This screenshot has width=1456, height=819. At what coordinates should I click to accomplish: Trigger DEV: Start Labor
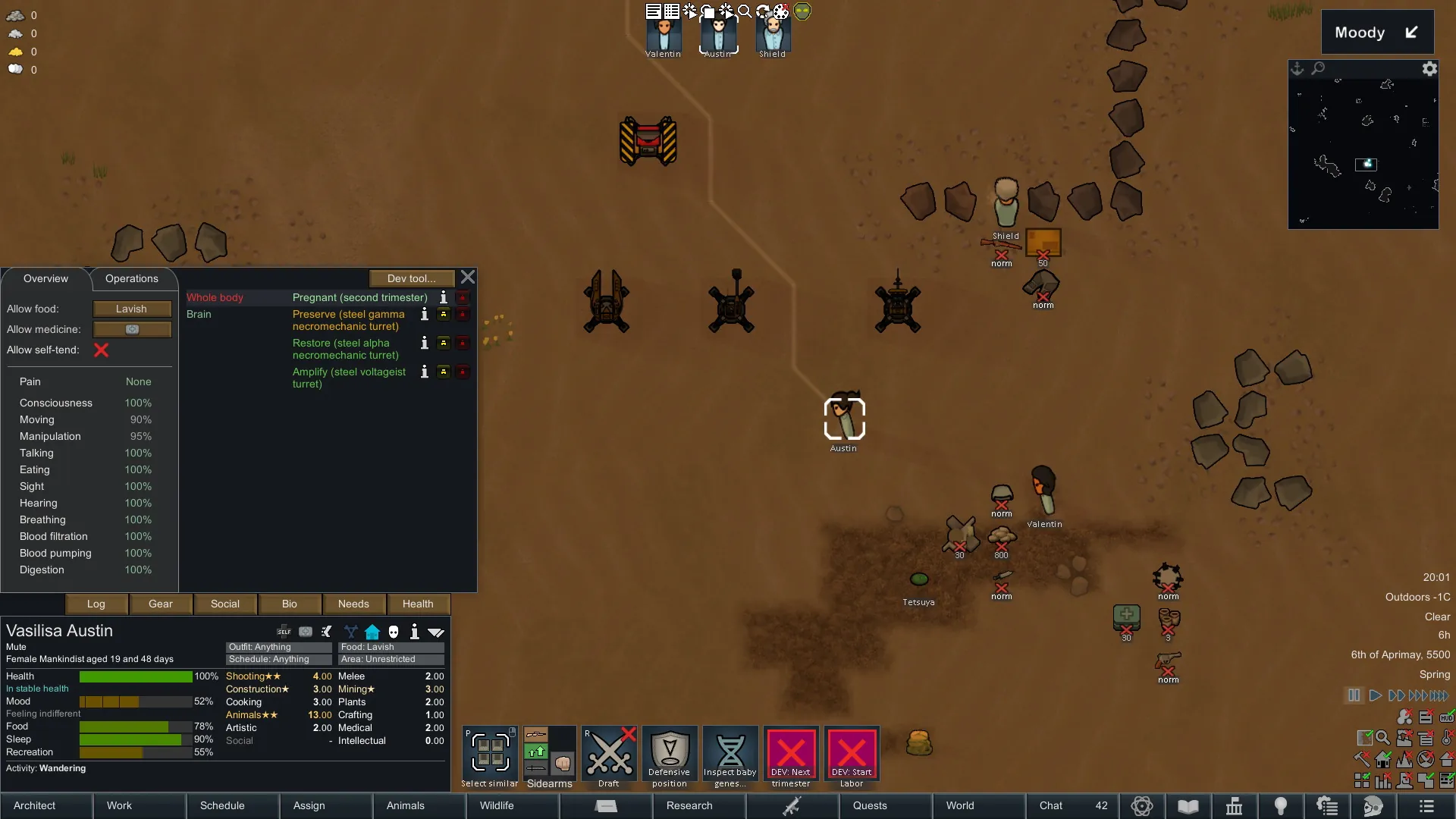point(852,755)
